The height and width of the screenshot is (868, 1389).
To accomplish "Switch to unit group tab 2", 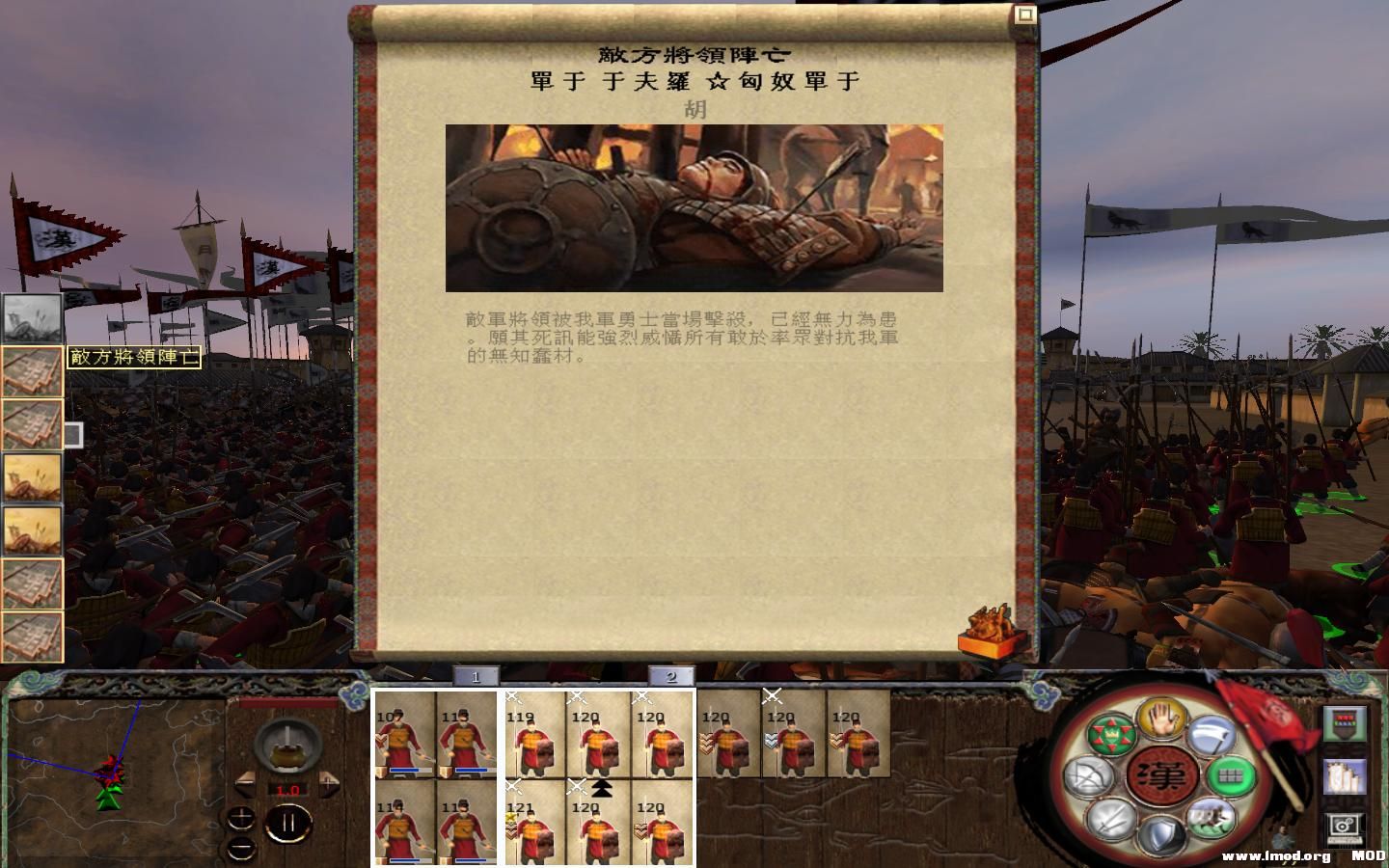I will point(672,676).
